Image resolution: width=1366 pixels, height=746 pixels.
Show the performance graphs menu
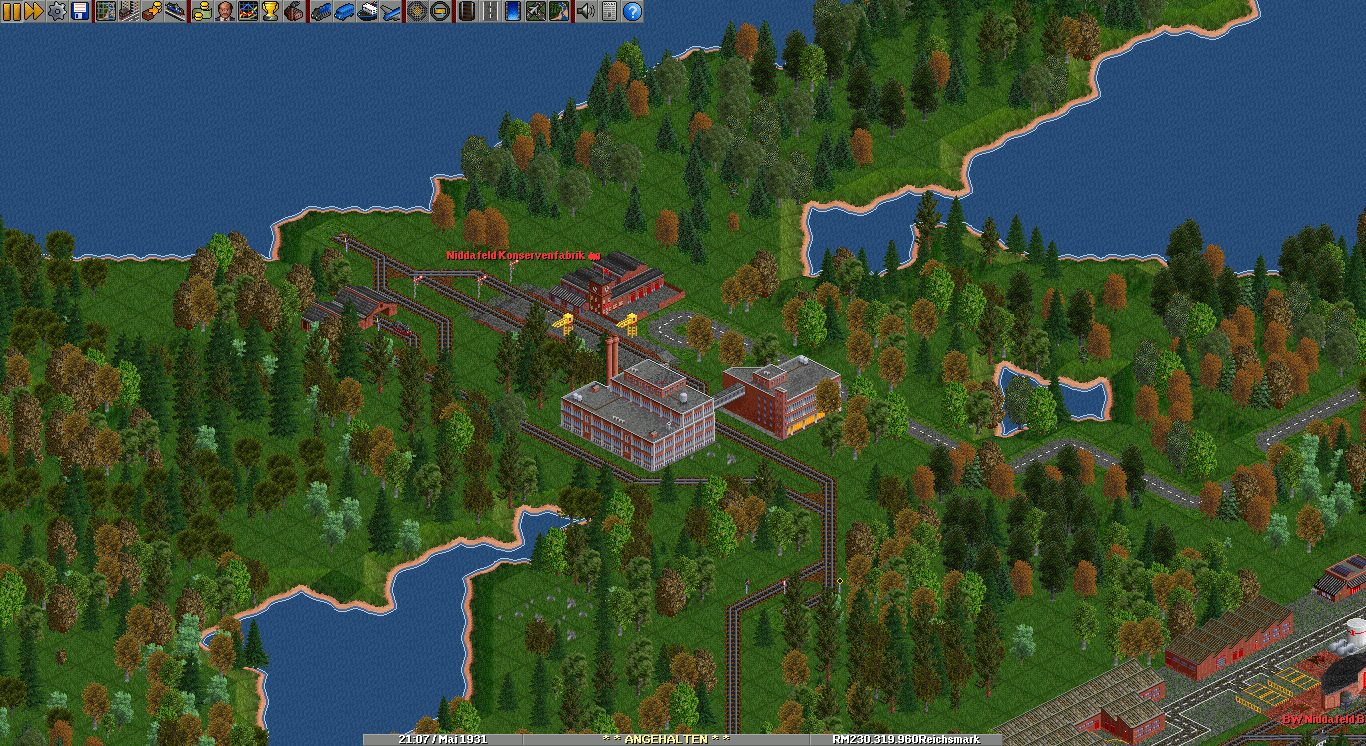248,11
